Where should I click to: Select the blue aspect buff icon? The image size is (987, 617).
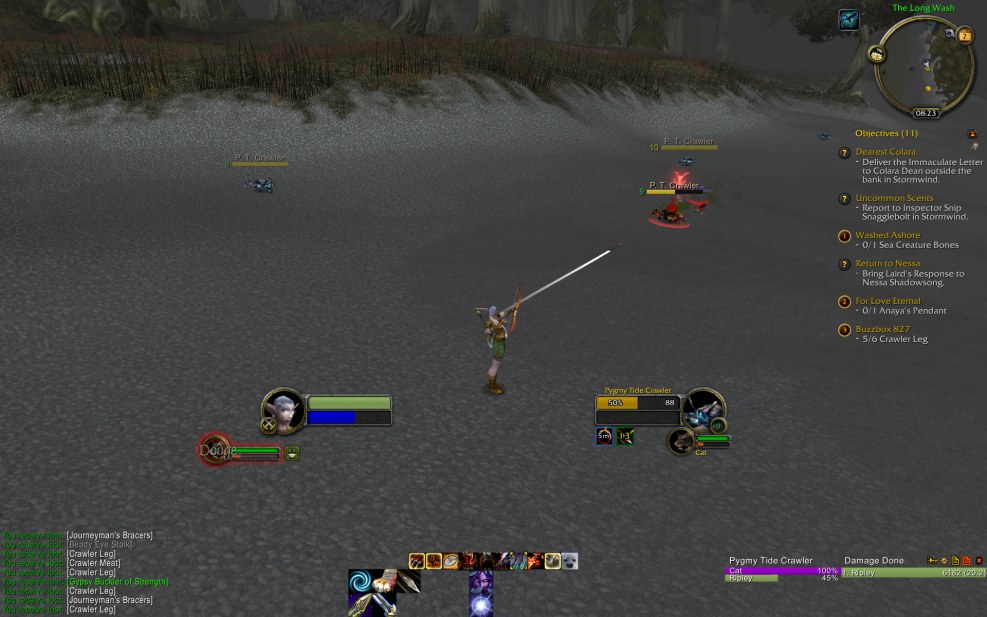click(848, 19)
